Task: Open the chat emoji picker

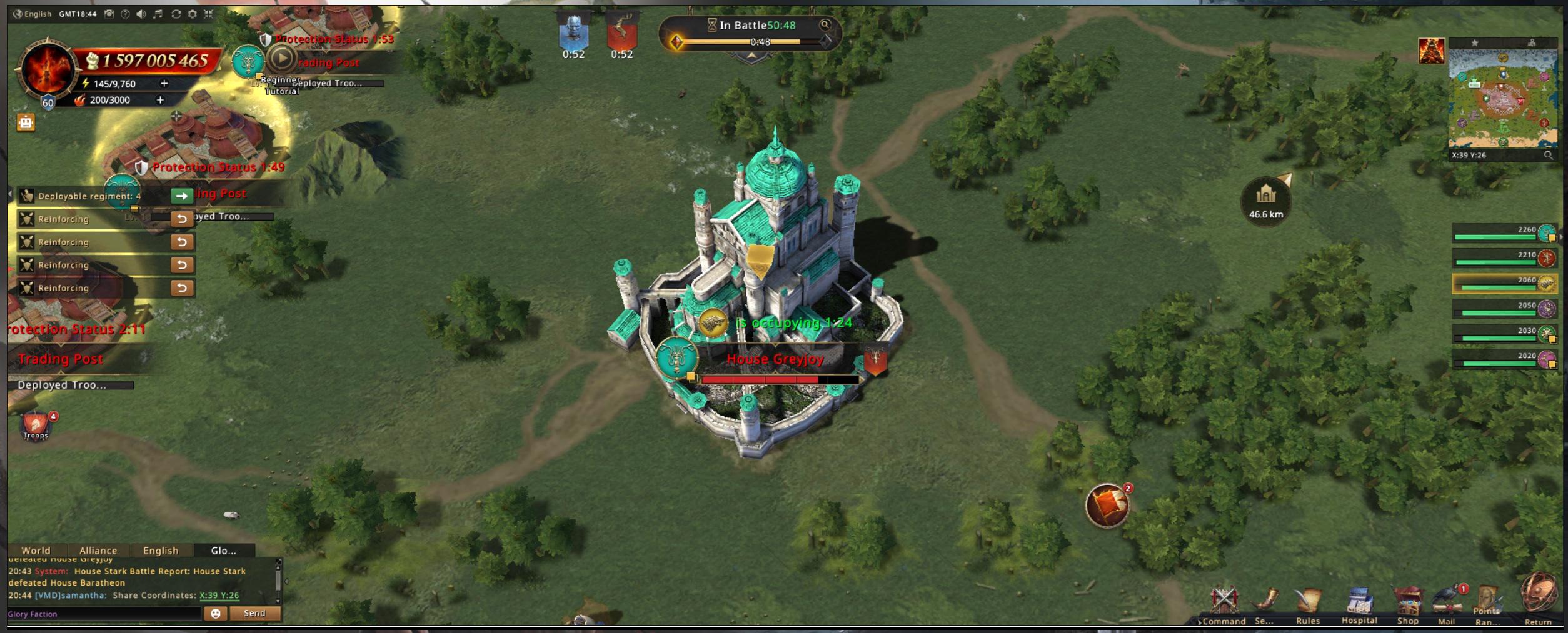Action: pyautogui.click(x=216, y=614)
